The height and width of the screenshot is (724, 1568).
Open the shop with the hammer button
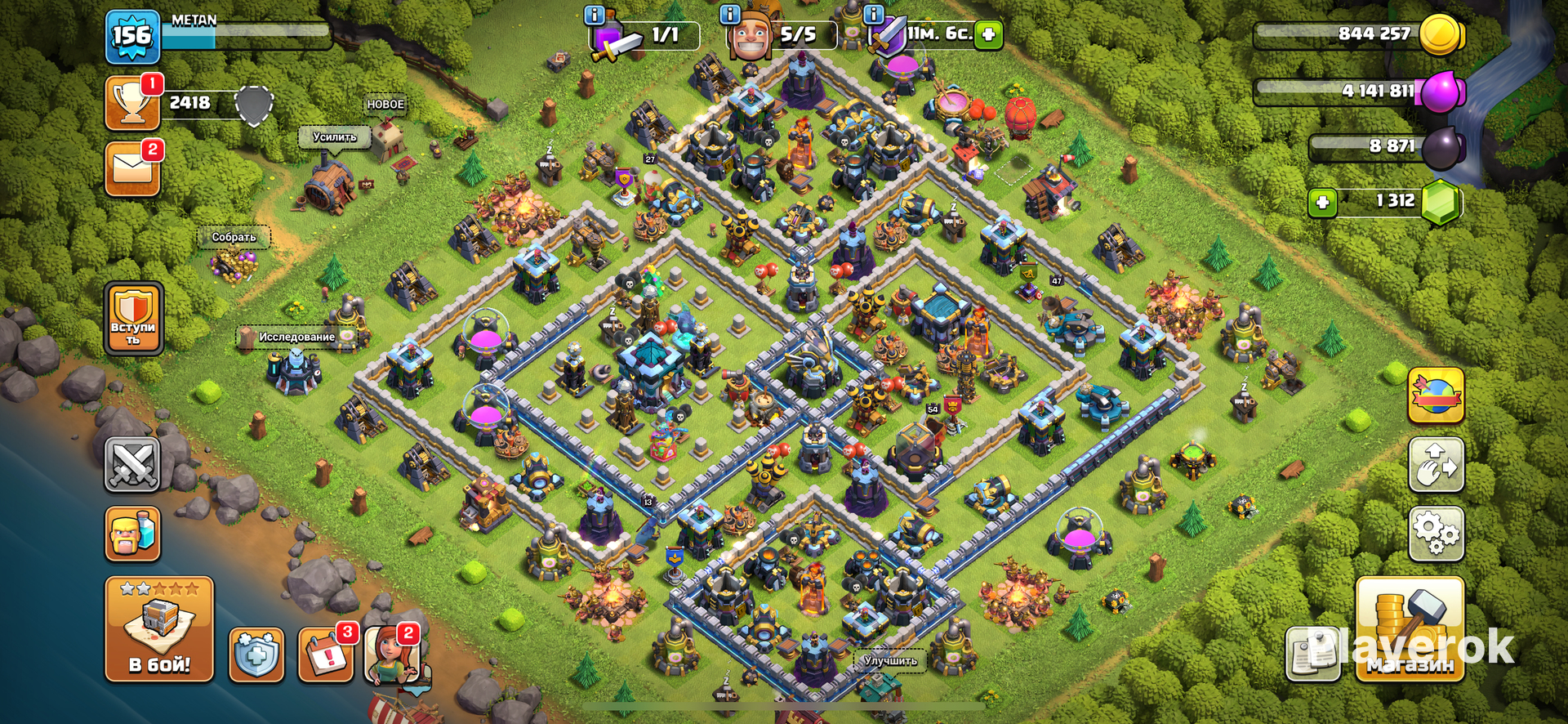(x=1410, y=629)
